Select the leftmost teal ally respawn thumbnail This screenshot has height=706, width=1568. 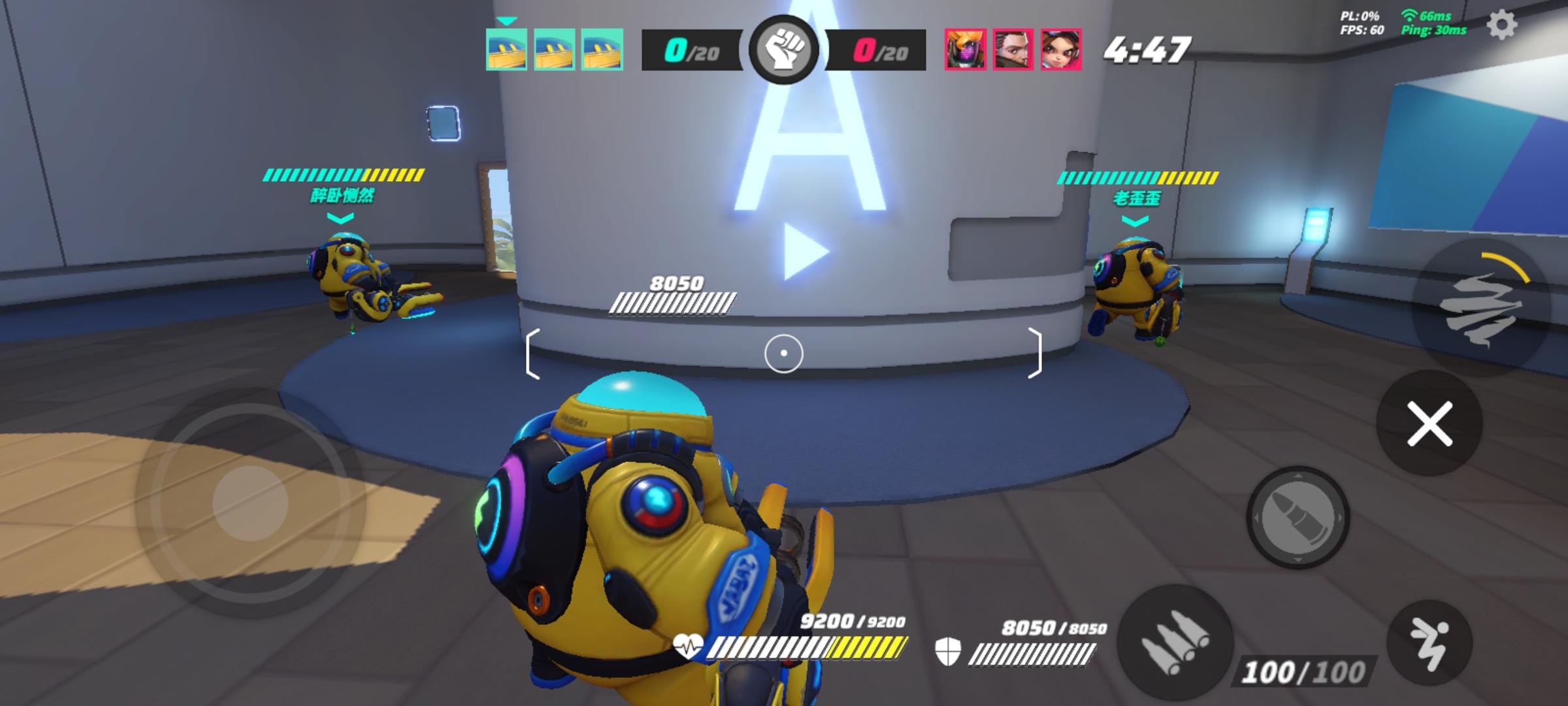pos(506,50)
